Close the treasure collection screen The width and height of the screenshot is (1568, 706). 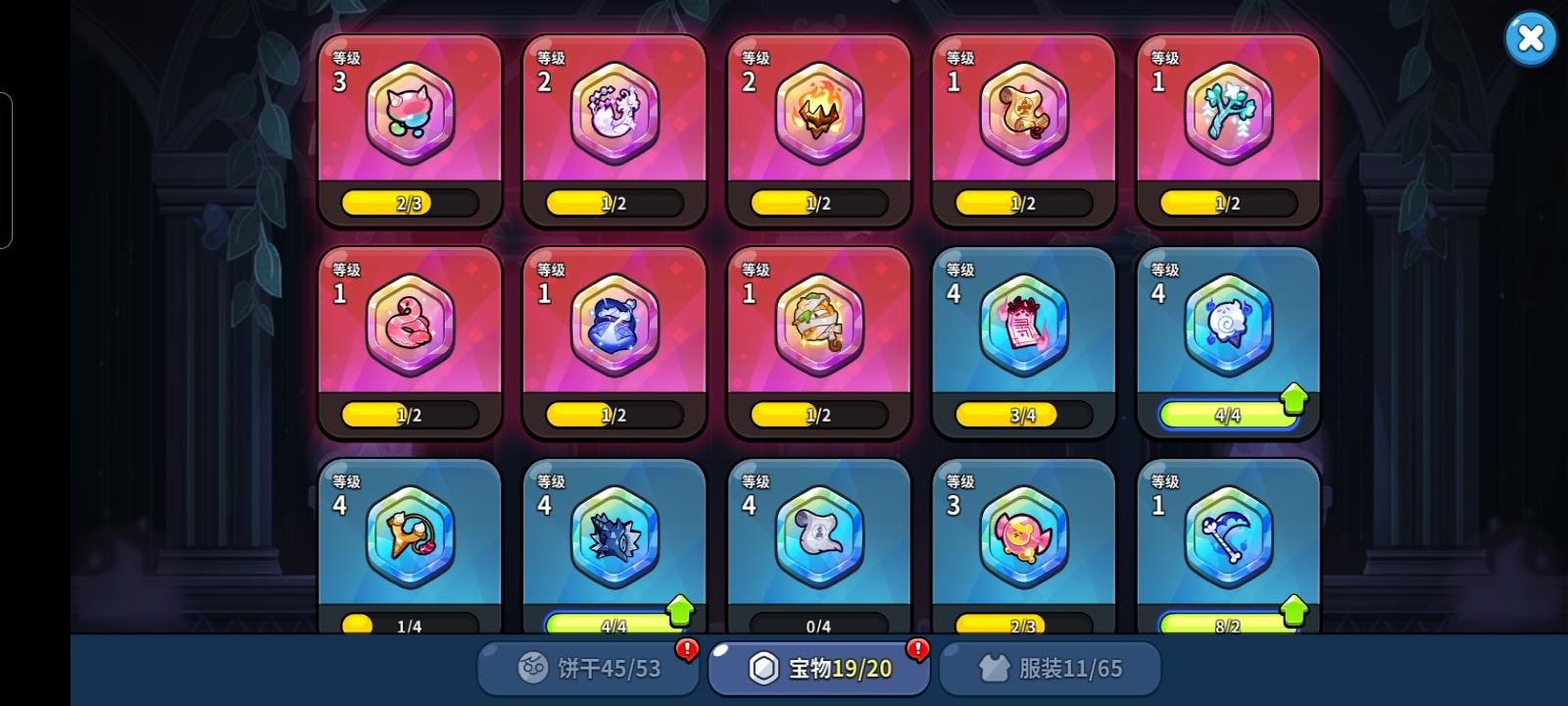click(x=1531, y=37)
